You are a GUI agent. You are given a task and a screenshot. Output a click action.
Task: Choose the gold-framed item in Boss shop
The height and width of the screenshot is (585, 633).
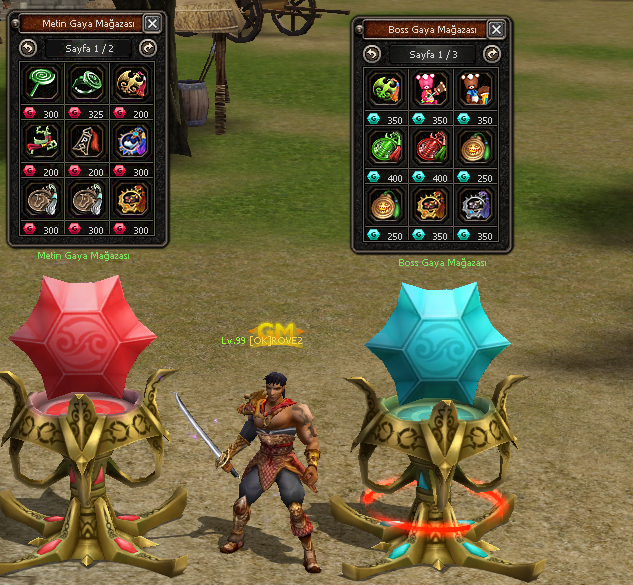431,203
